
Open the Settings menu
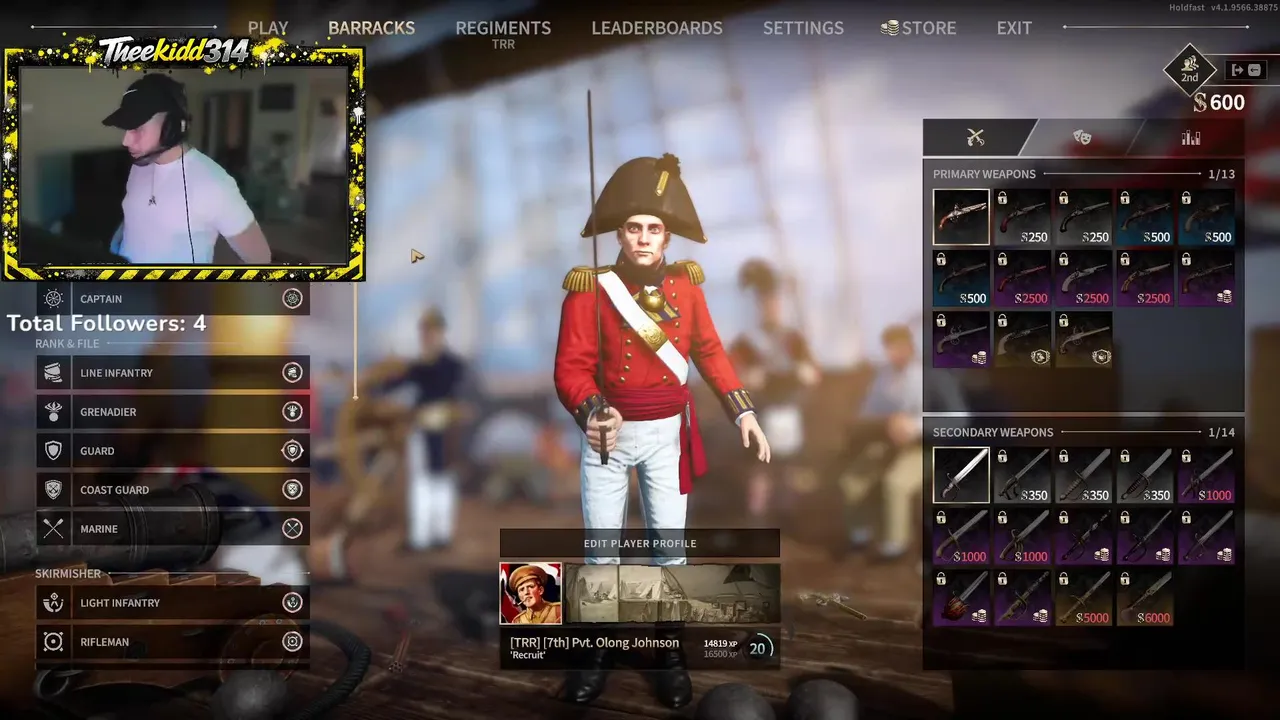click(x=803, y=28)
